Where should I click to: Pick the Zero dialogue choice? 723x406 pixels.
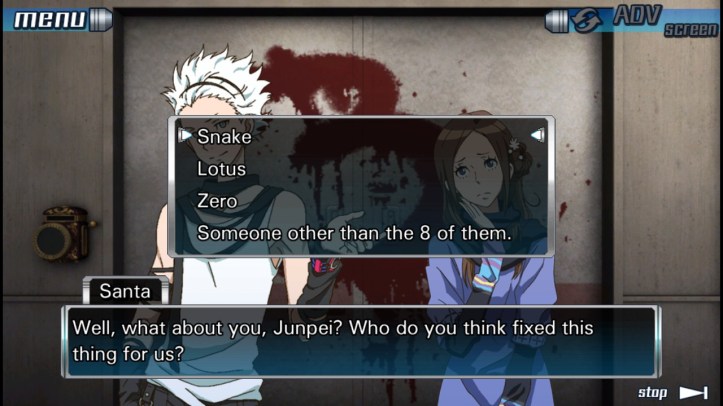217,201
